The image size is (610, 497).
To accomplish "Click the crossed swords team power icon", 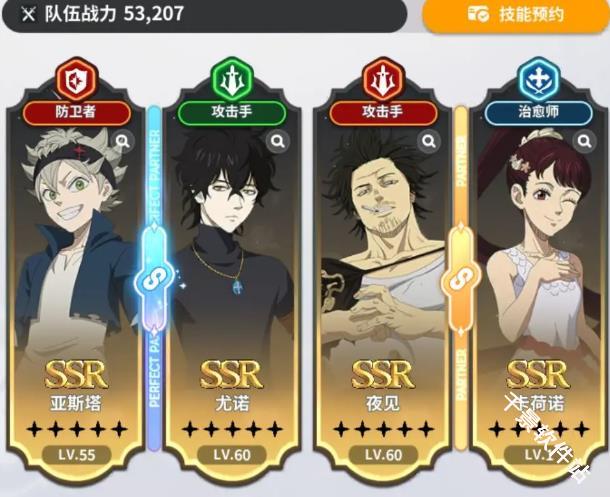I will click(x=24, y=15).
